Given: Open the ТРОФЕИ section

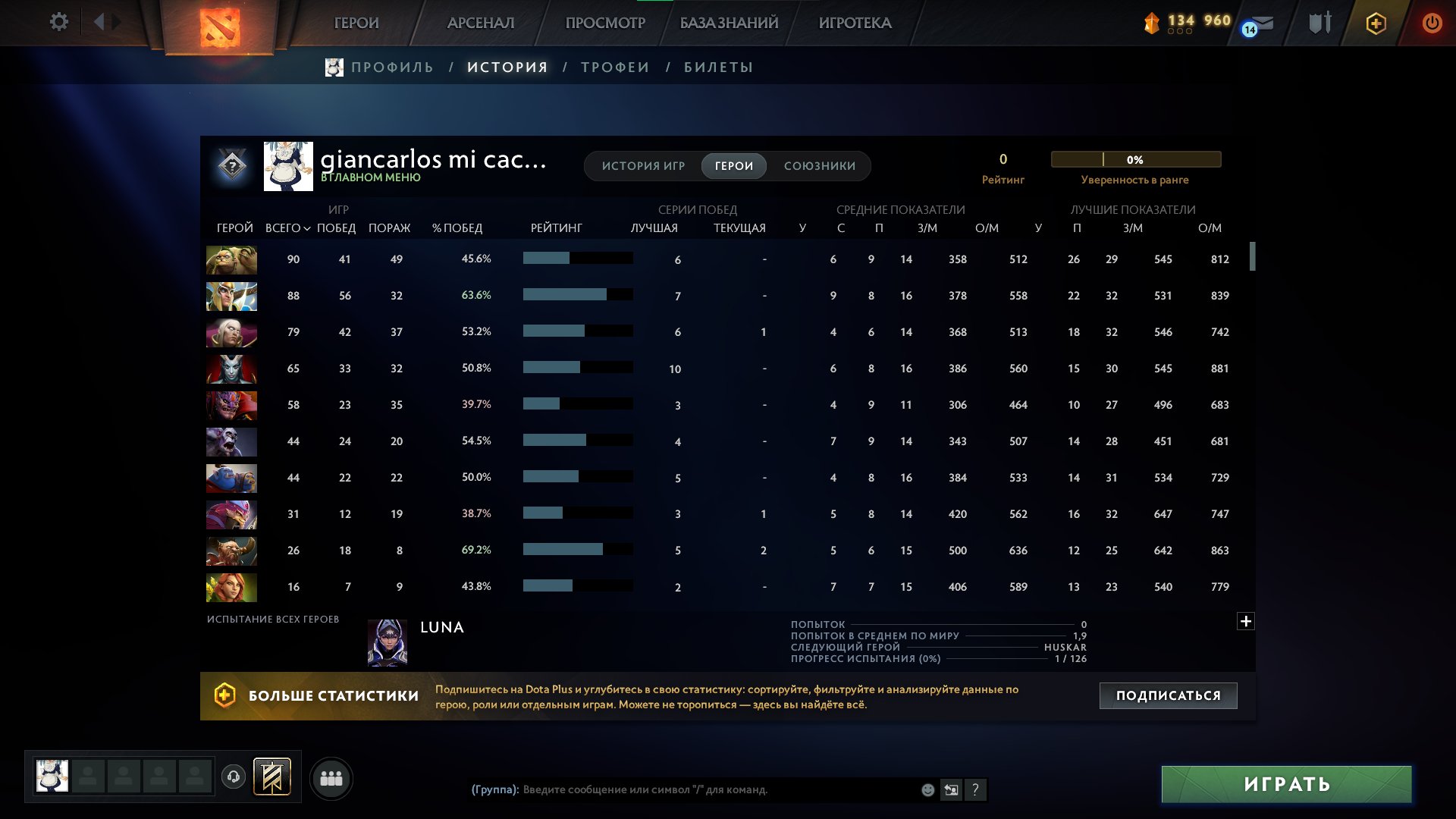Looking at the screenshot, I should (x=614, y=67).
